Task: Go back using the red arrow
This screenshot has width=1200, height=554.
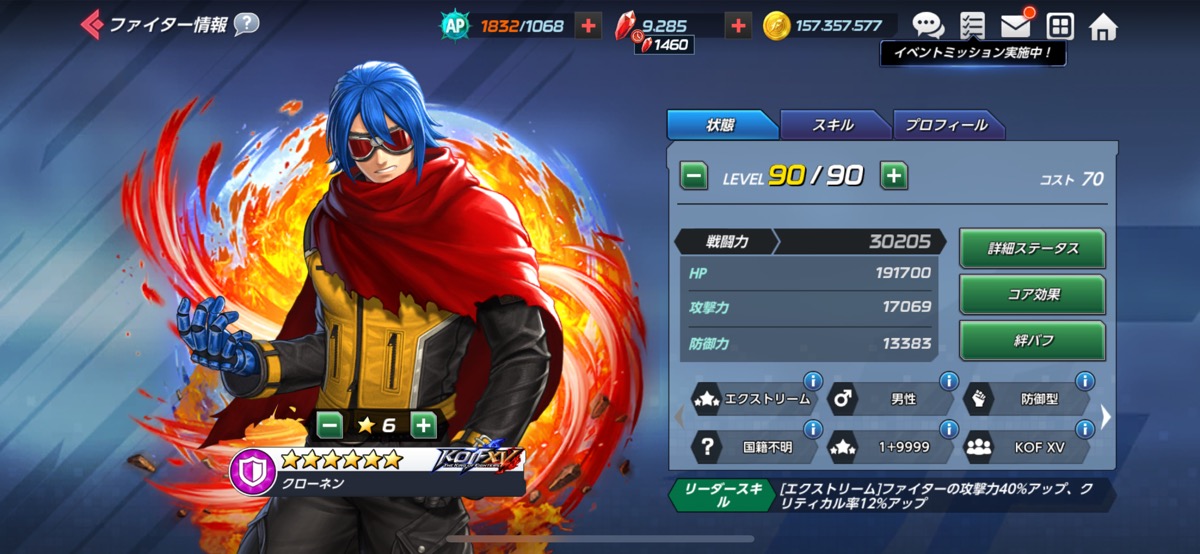Action: 91,23
